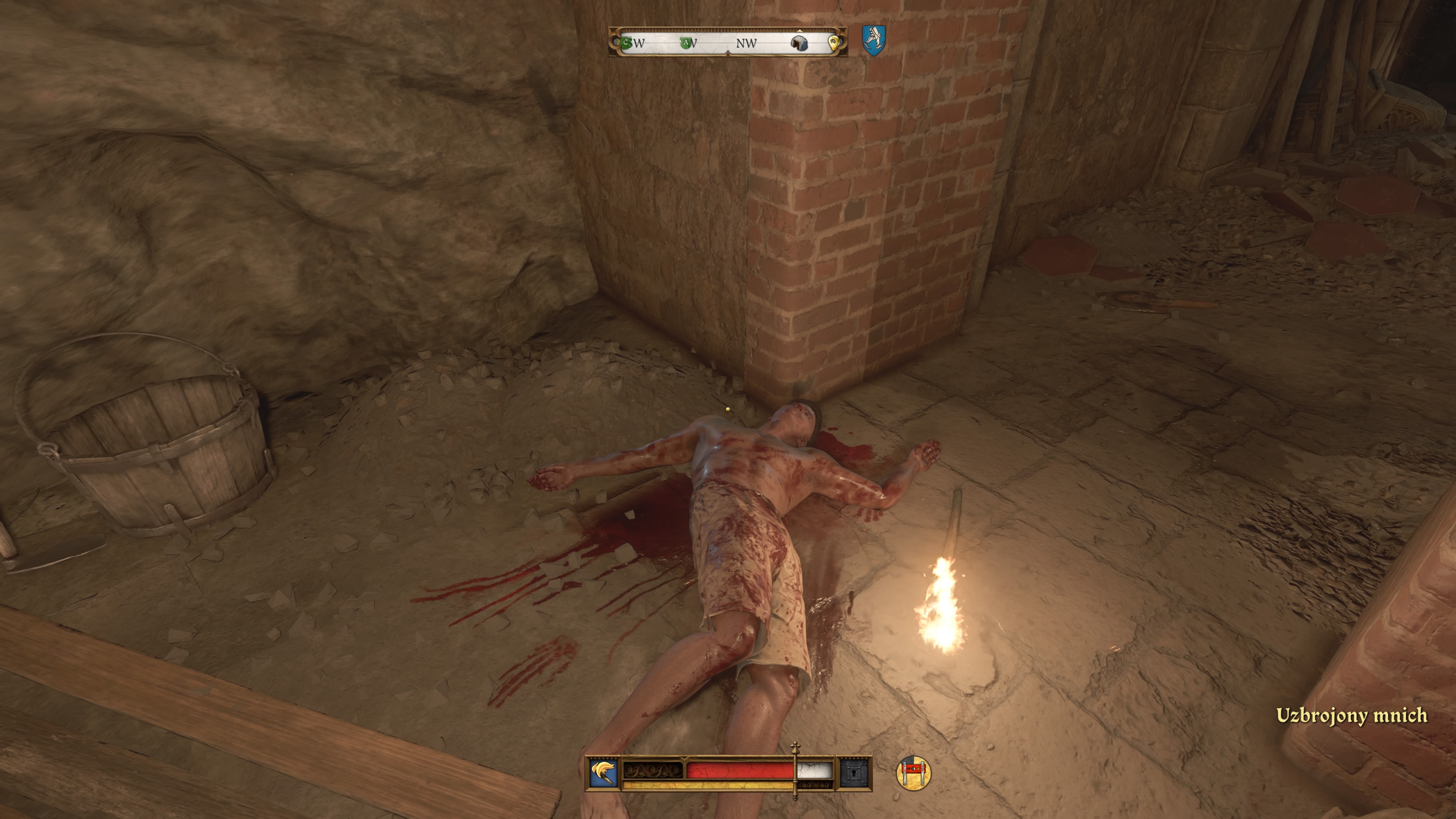Click the gold chevron above the compass

tap(800, 31)
